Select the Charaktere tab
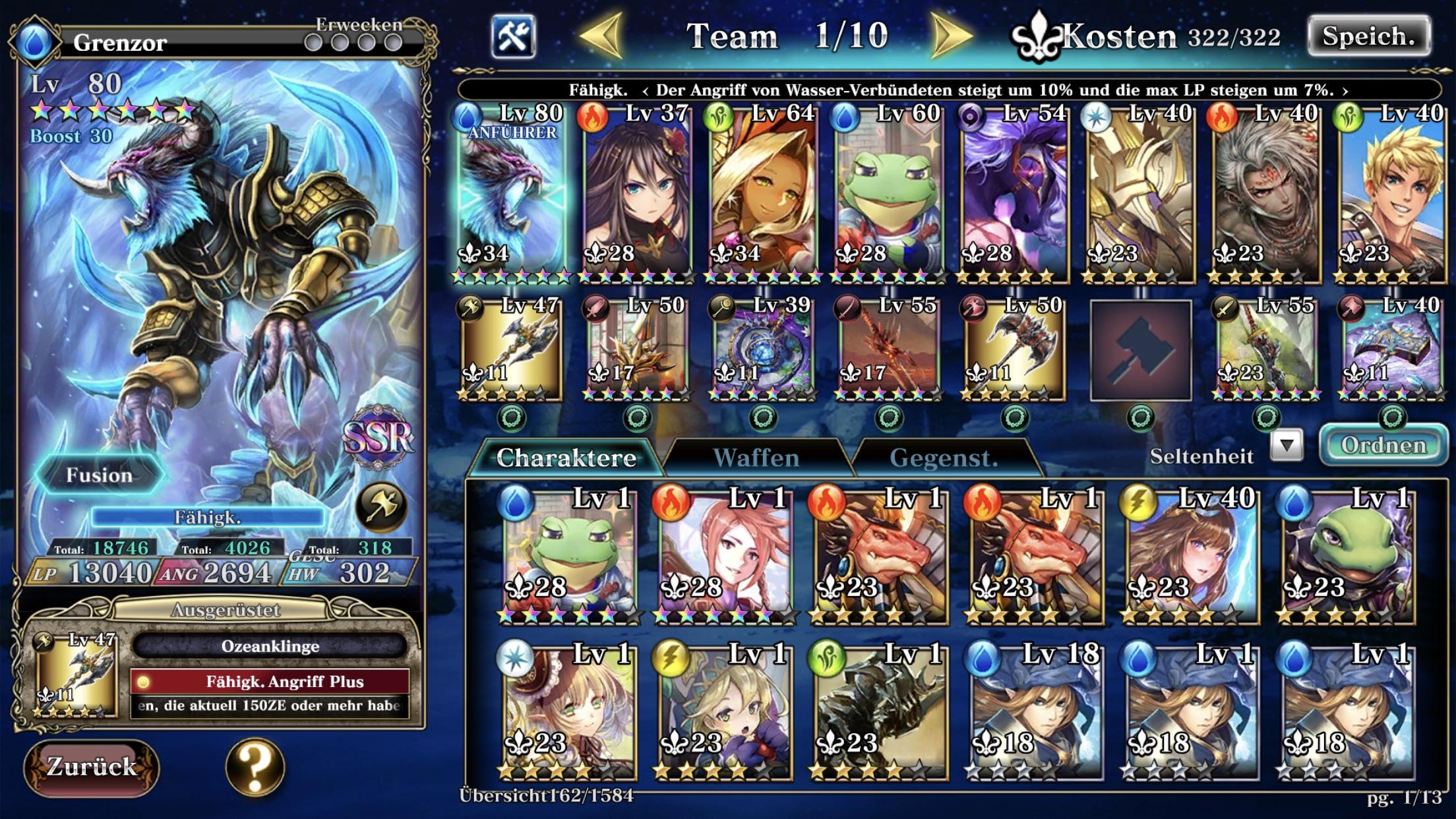This screenshot has width=1456, height=819. click(566, 458)
